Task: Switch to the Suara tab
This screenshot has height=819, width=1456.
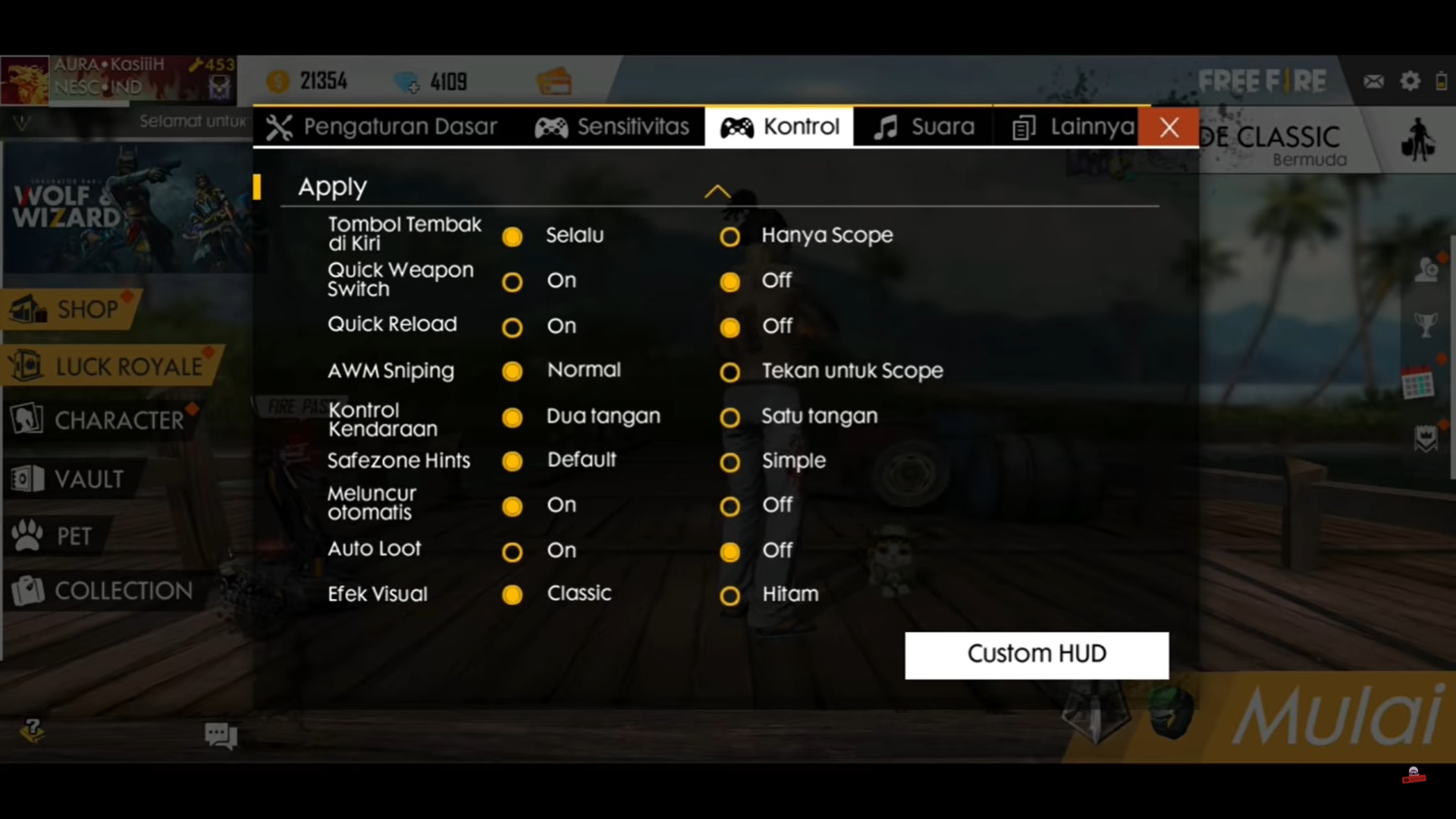Action: point(922,127)
